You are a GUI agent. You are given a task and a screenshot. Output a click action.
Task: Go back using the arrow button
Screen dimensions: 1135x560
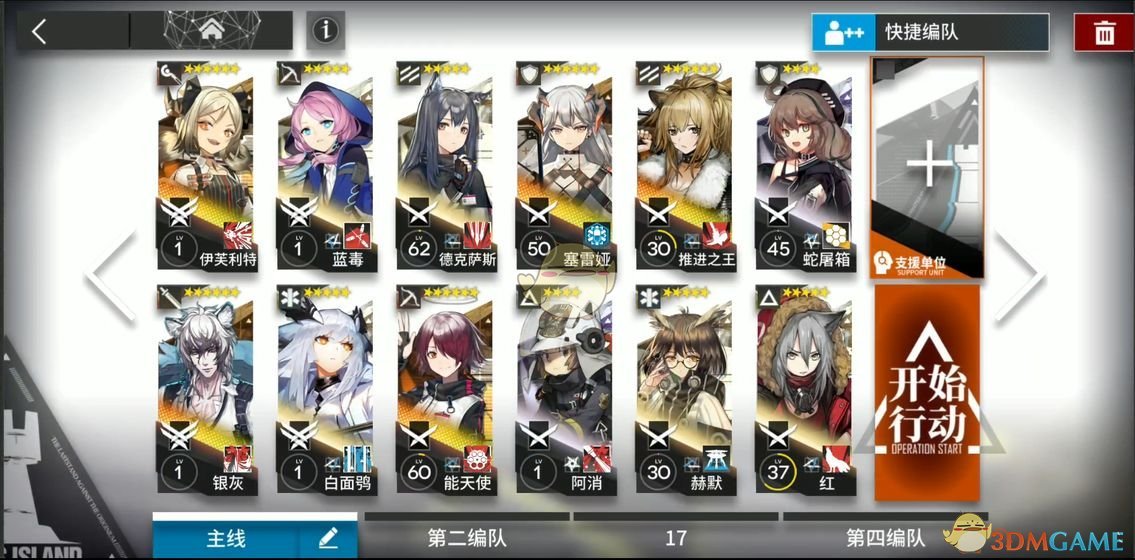point(40,31)
